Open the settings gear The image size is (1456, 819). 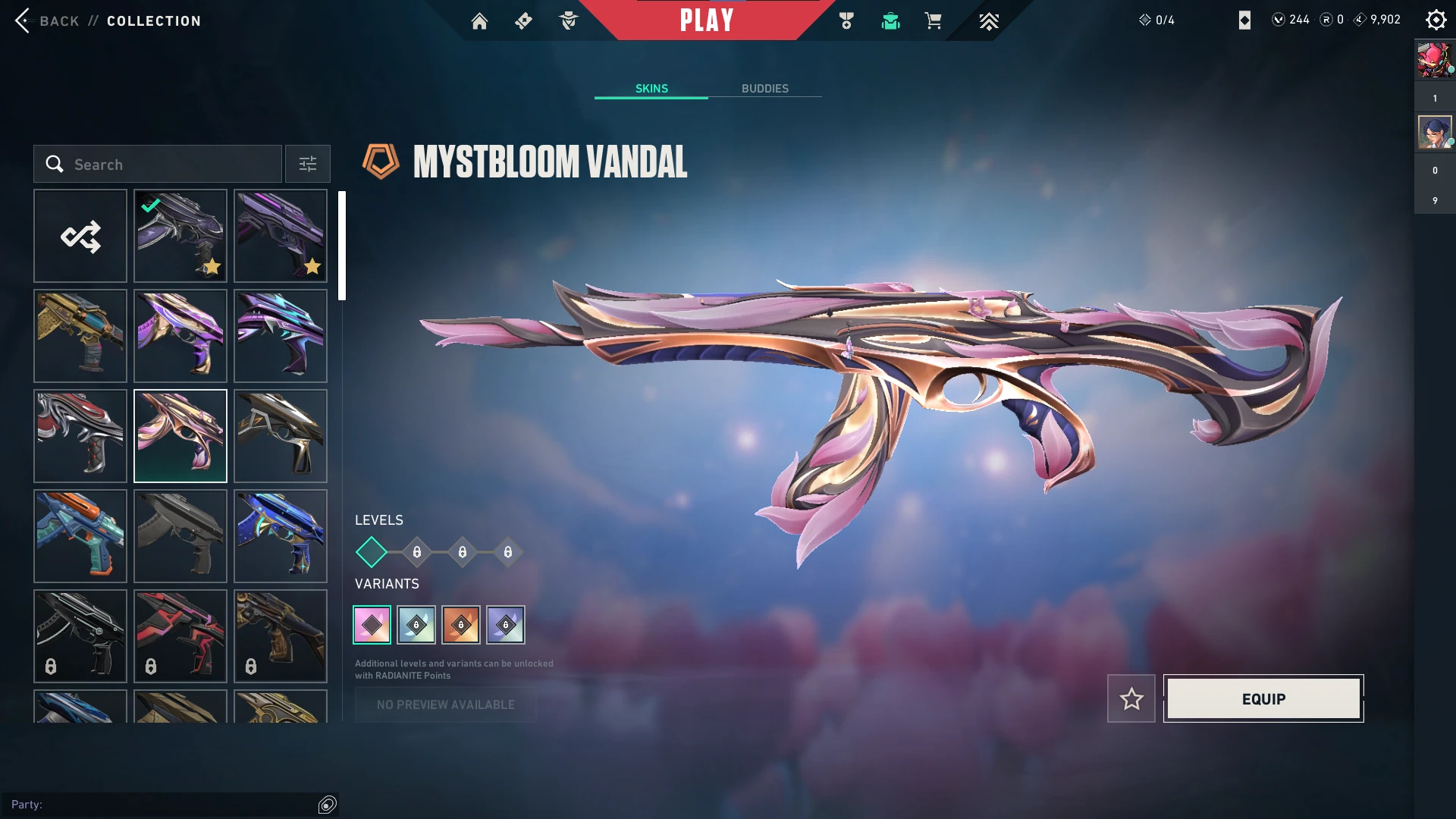[x=1436, y=20]
